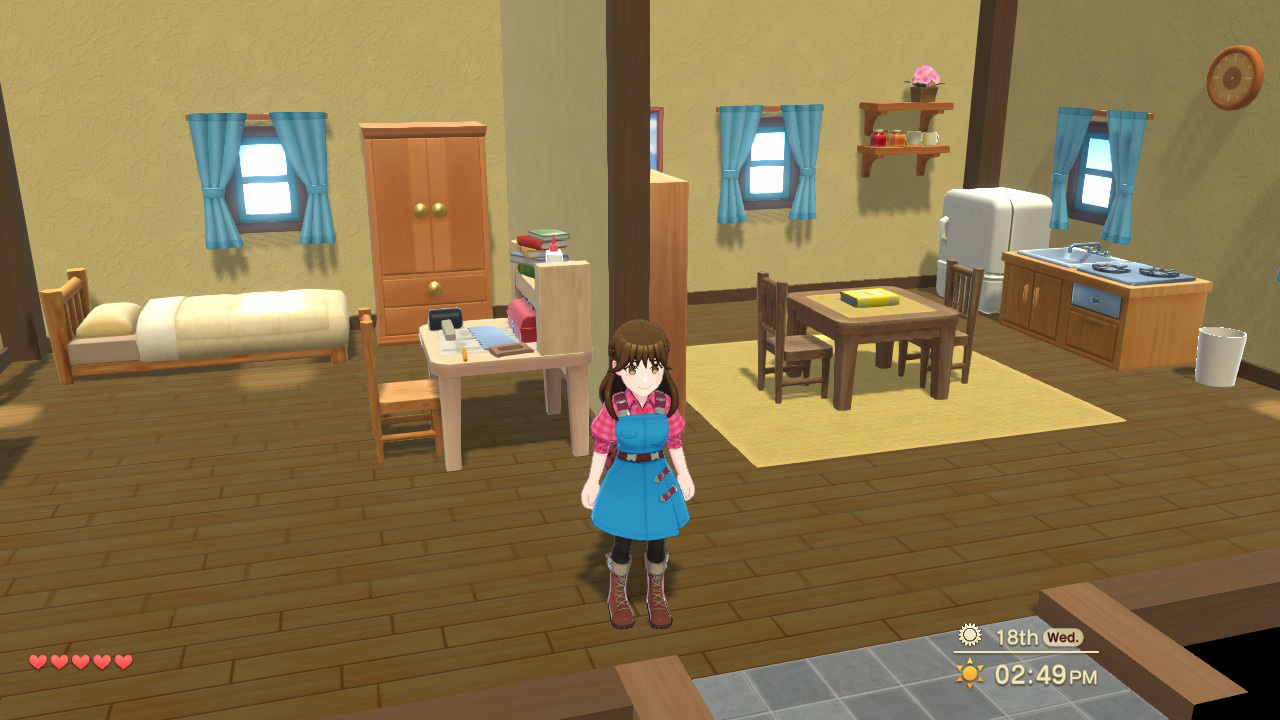
Task: Select the yellow cookbook on the dining table
Action: 867,297
